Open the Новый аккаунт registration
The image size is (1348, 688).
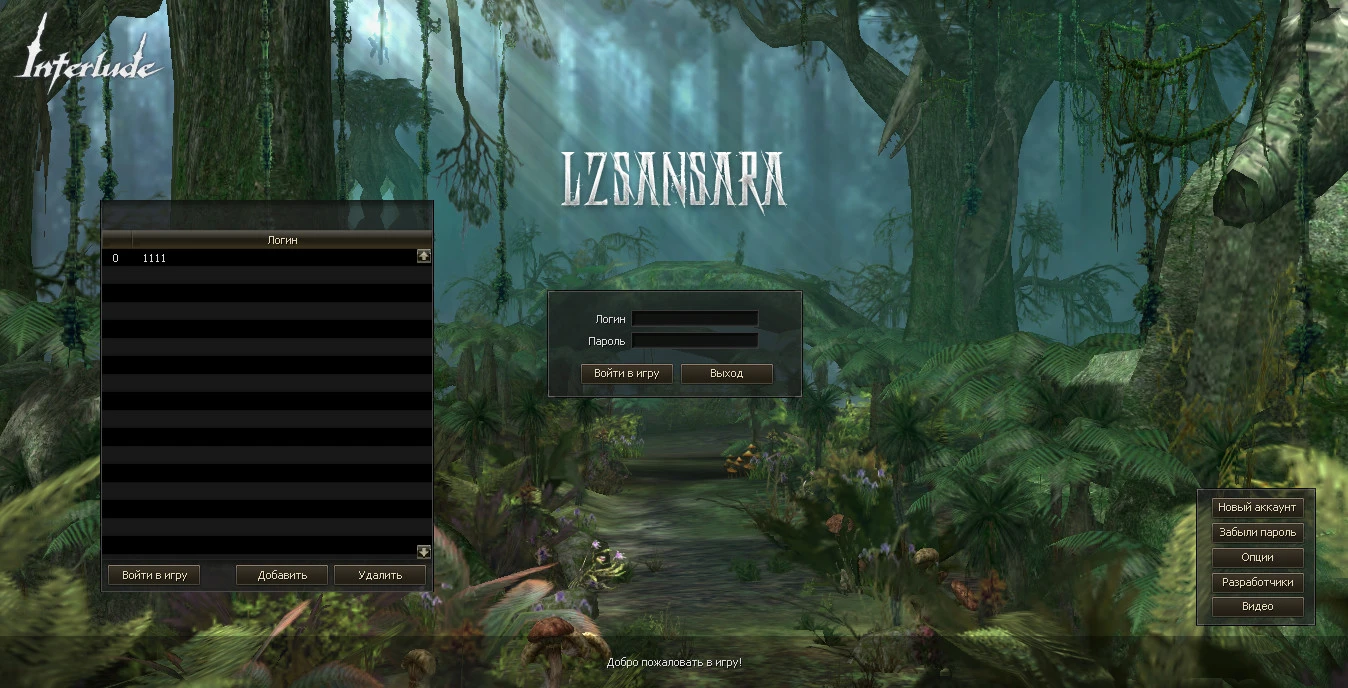click(1257, 507)
